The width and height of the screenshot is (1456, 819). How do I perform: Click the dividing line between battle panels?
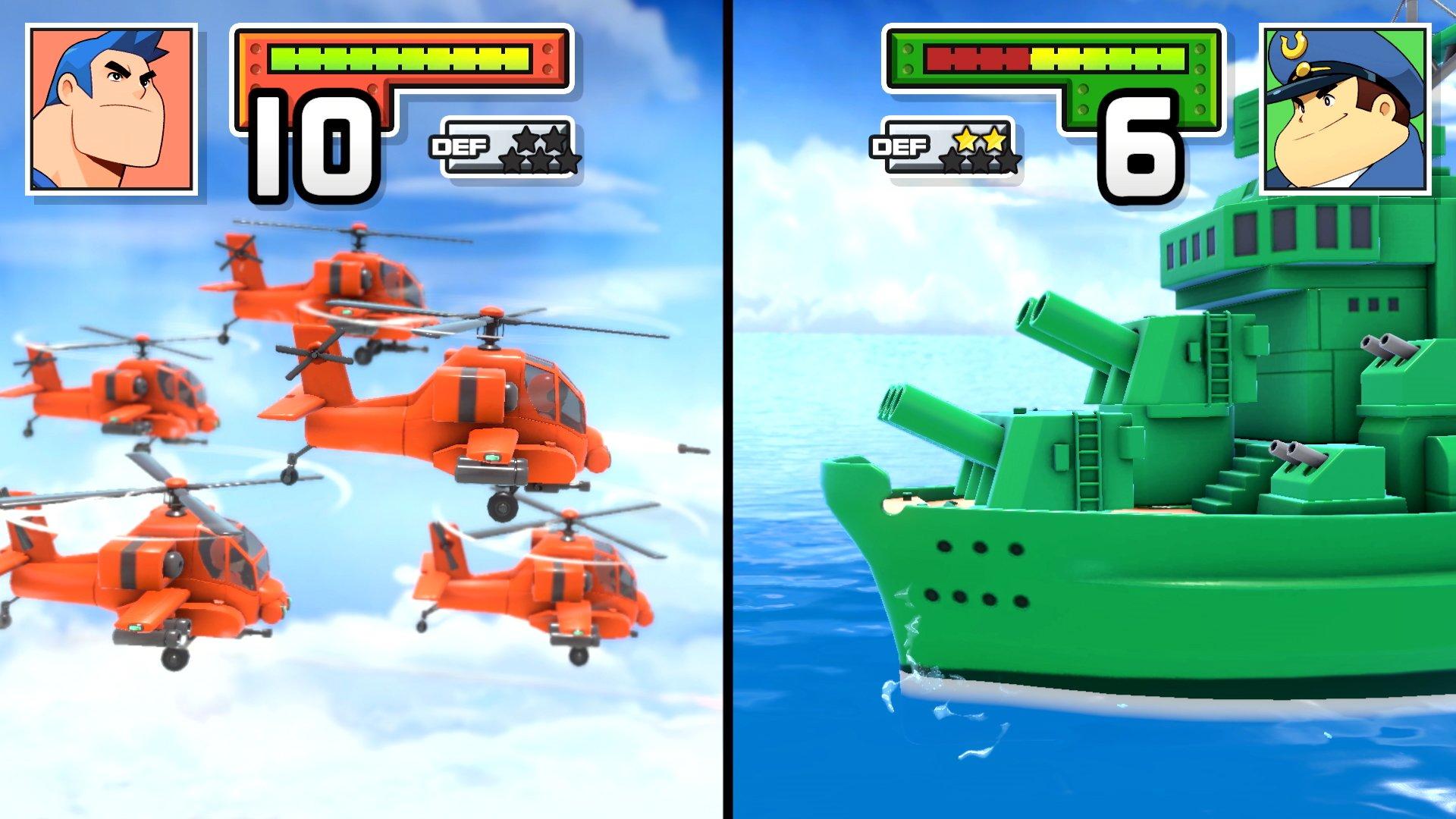point(728,409)
